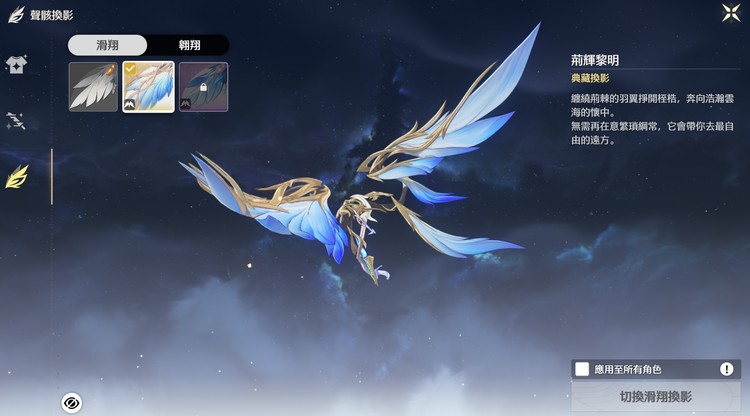Select the blue-gold wing skin thumbnail
Screen dimensions: 750x416
point(148,87)
